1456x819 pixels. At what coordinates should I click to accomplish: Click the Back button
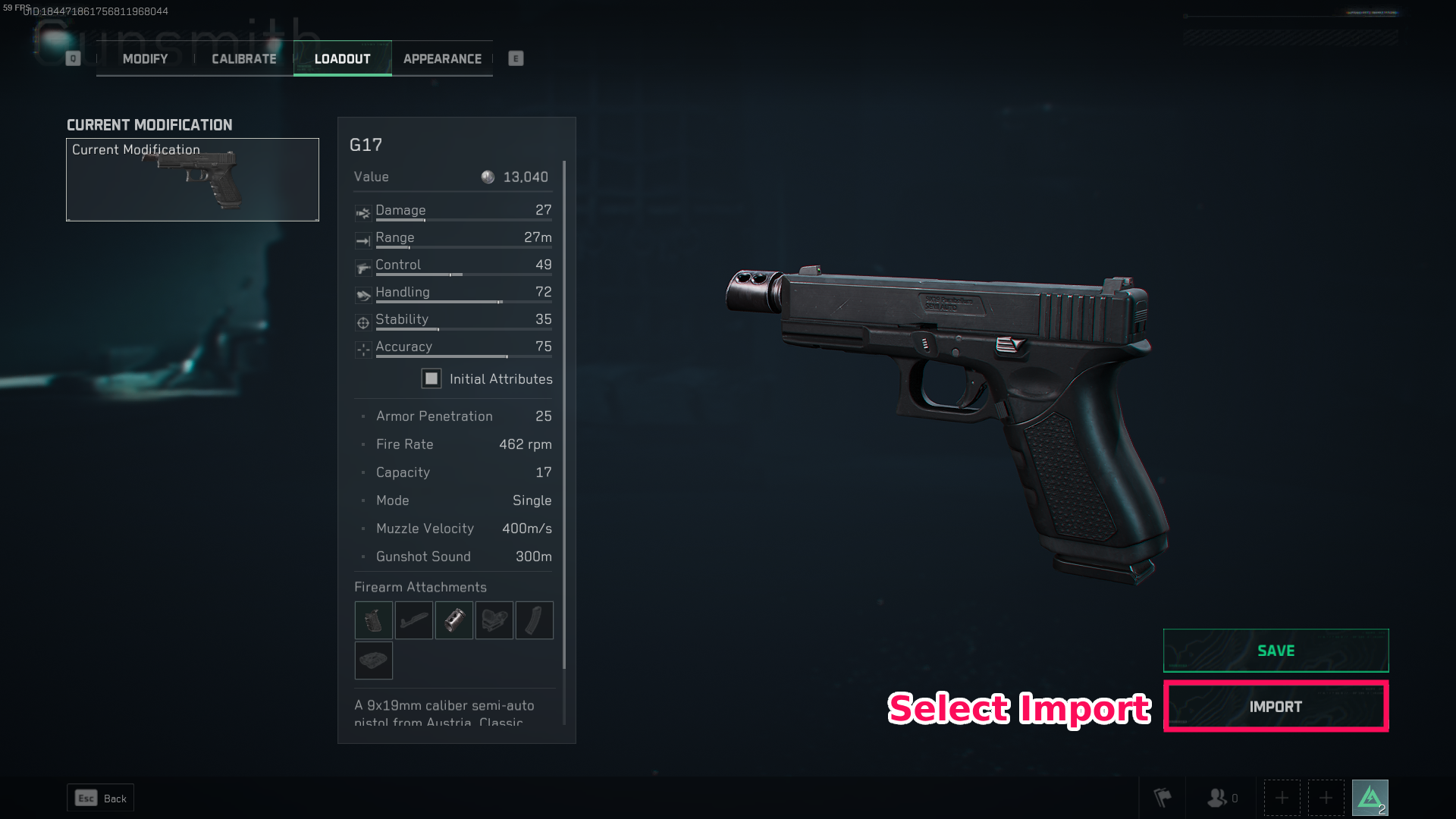coord(100,798)
